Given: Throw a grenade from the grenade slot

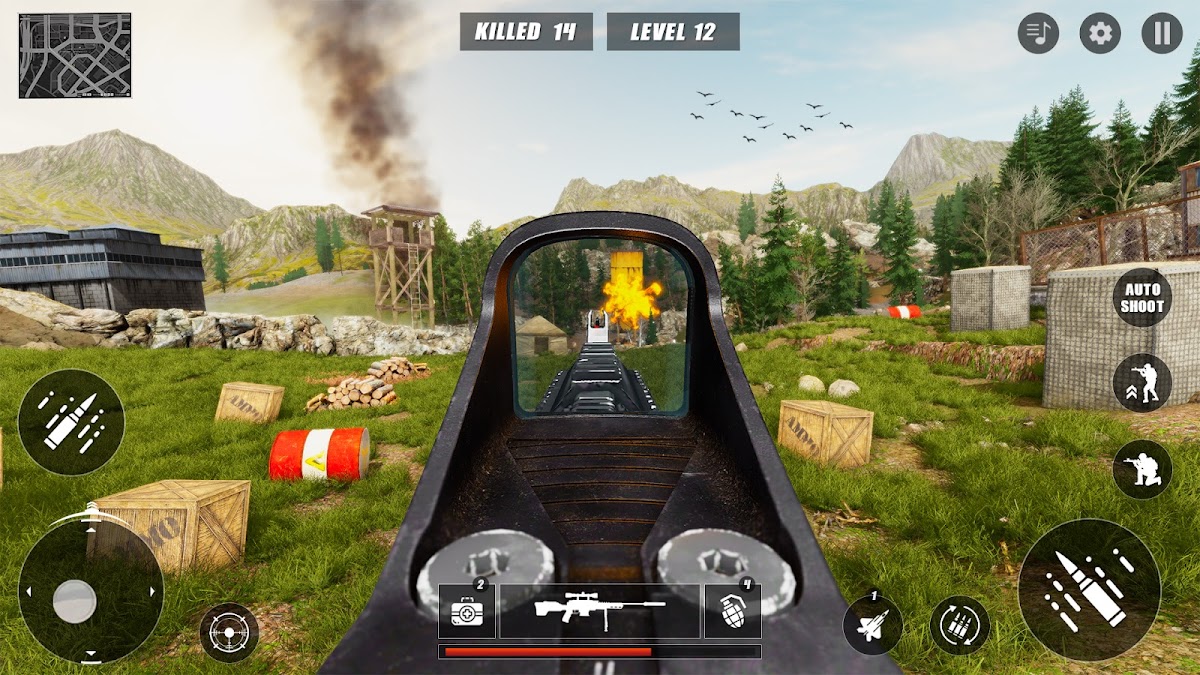Looking at the screenshot, I should click(x=732, y=610).
